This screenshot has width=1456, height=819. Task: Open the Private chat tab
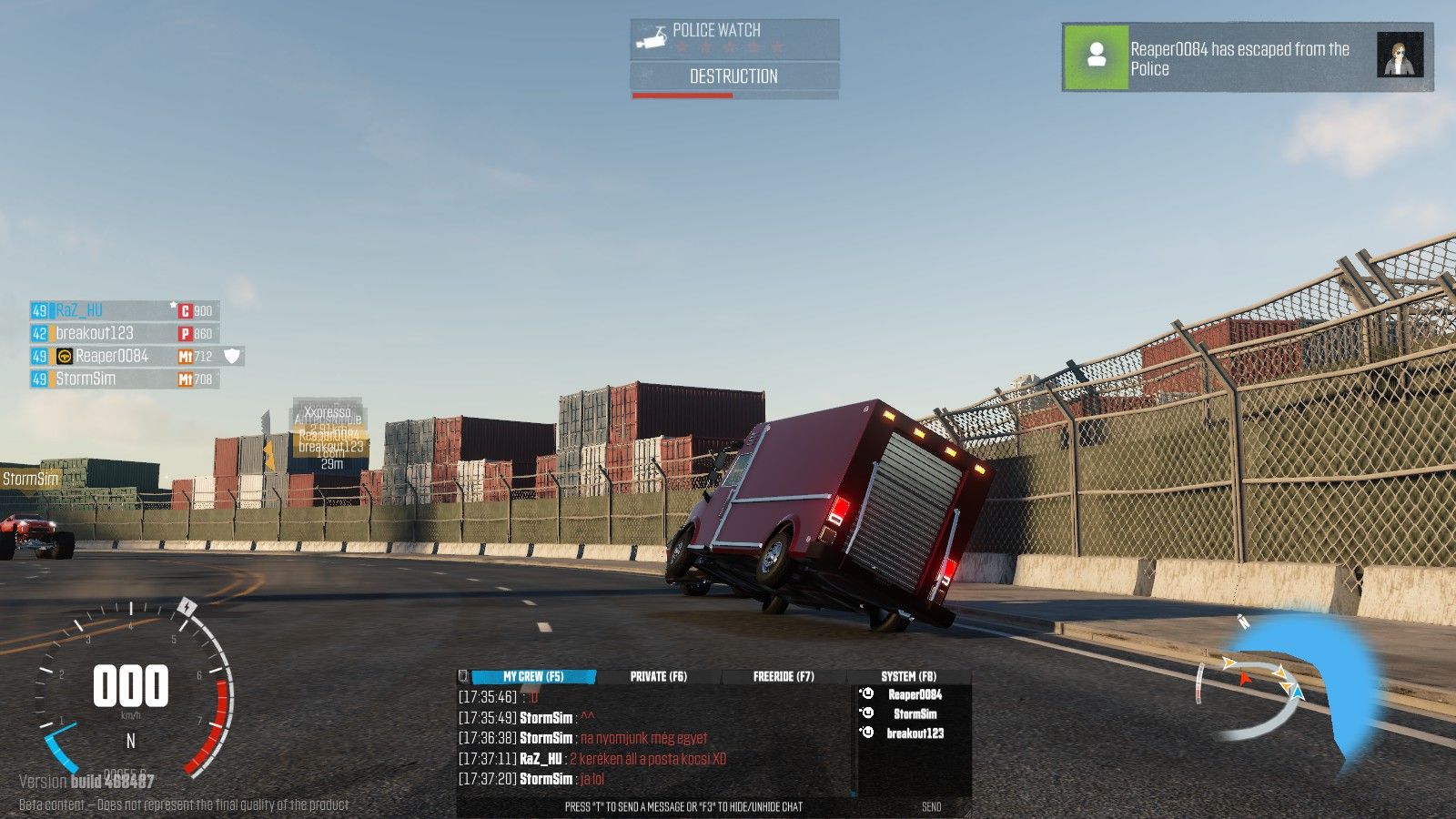(658, 677)
